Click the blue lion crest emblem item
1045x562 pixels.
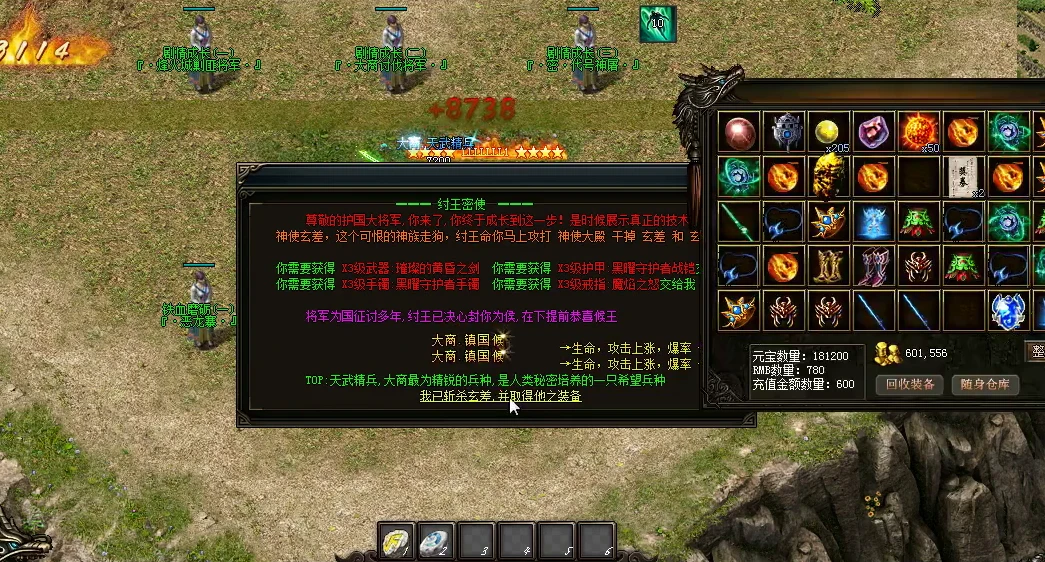pos(1008,311)
